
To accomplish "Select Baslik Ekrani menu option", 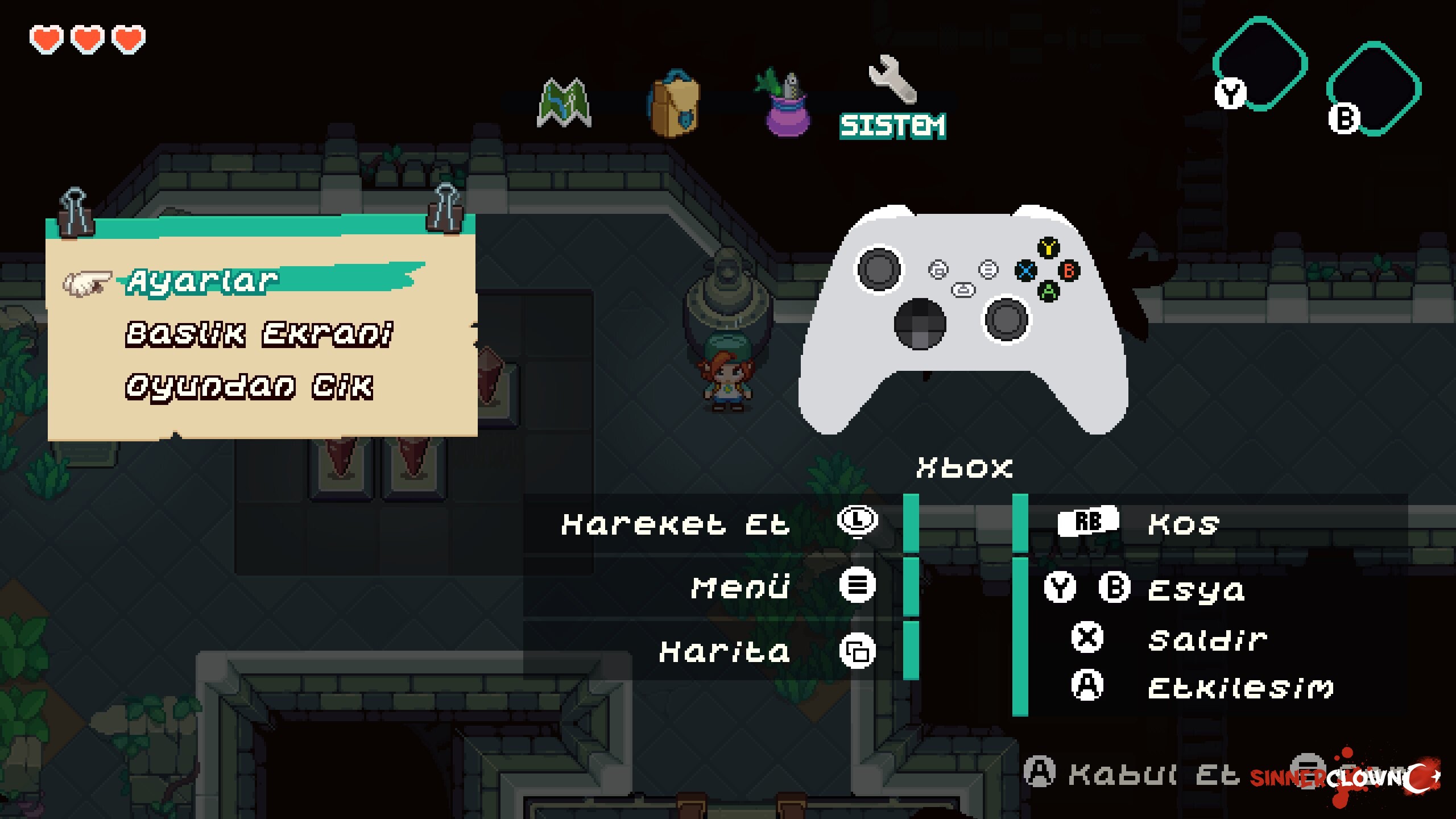I will [259, 334].
